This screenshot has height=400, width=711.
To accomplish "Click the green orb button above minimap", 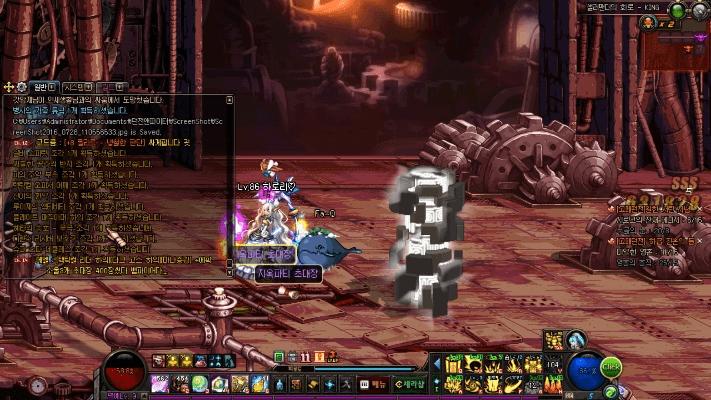I will pos(677,11).
